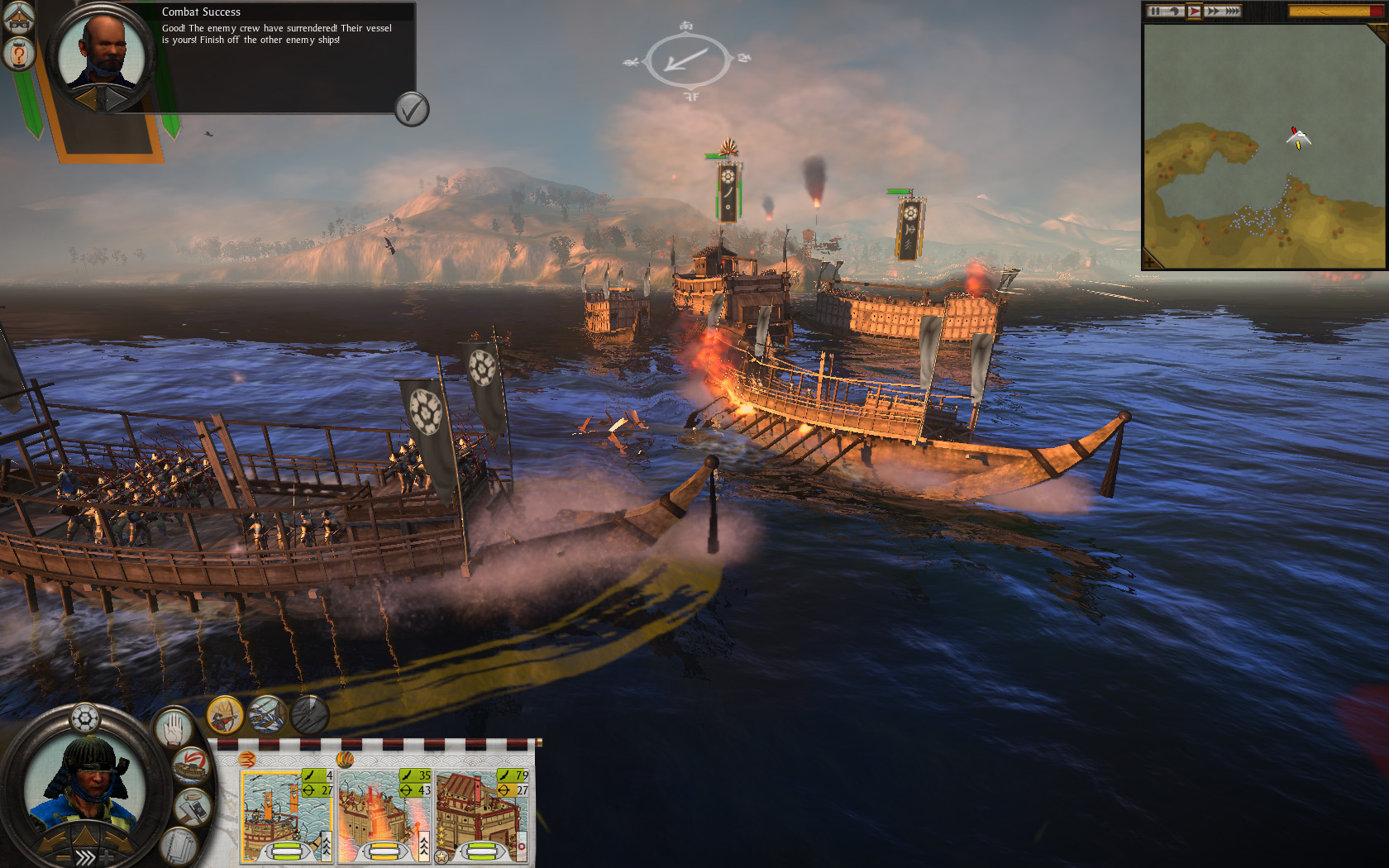The height and width of the screenshot is (868, 1389).
Task: Click the shrine gate icon above the help lantern
Action: click(x=18, y=17)
